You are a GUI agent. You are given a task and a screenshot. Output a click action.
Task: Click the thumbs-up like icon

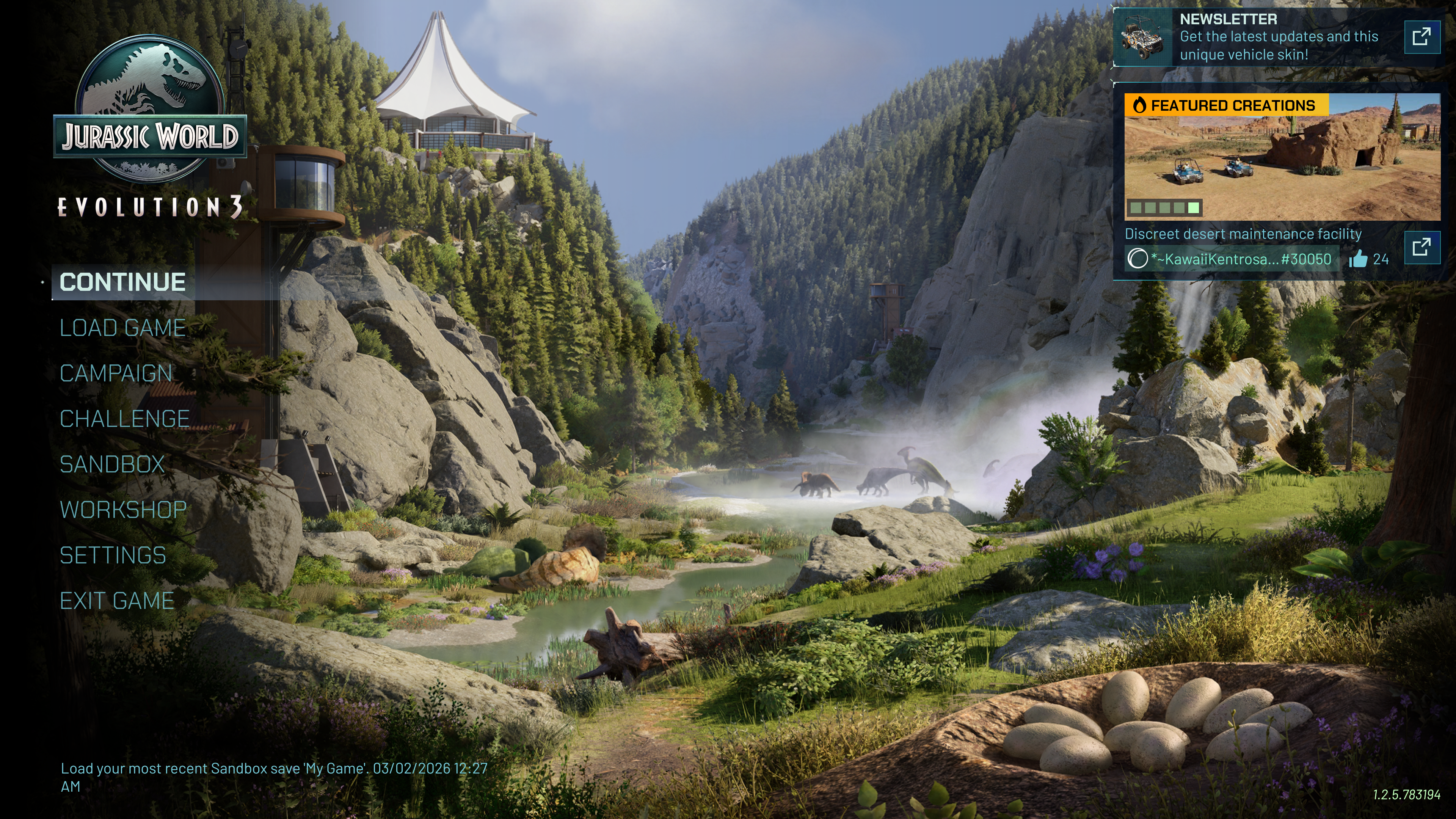pyautogui.click(x=1358, y=259)
